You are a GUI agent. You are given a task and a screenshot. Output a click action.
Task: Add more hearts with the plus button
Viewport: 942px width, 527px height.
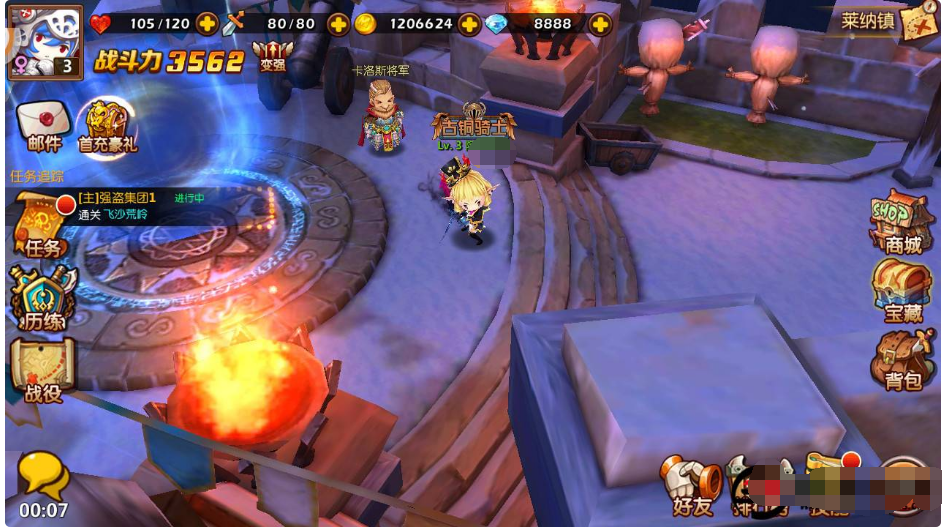(207, 23)
